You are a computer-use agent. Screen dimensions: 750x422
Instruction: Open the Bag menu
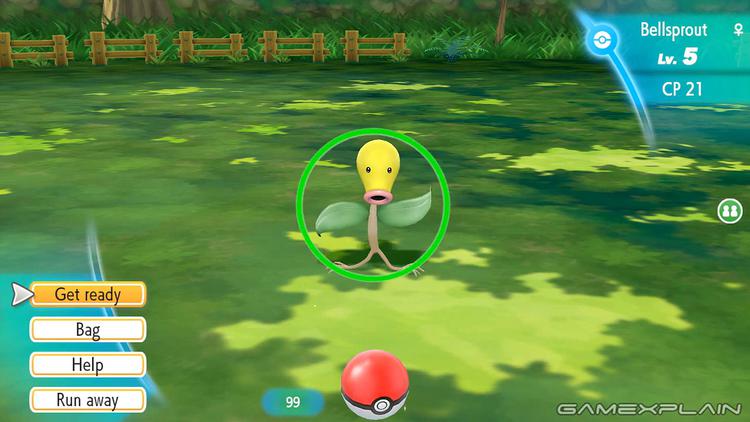88,330
